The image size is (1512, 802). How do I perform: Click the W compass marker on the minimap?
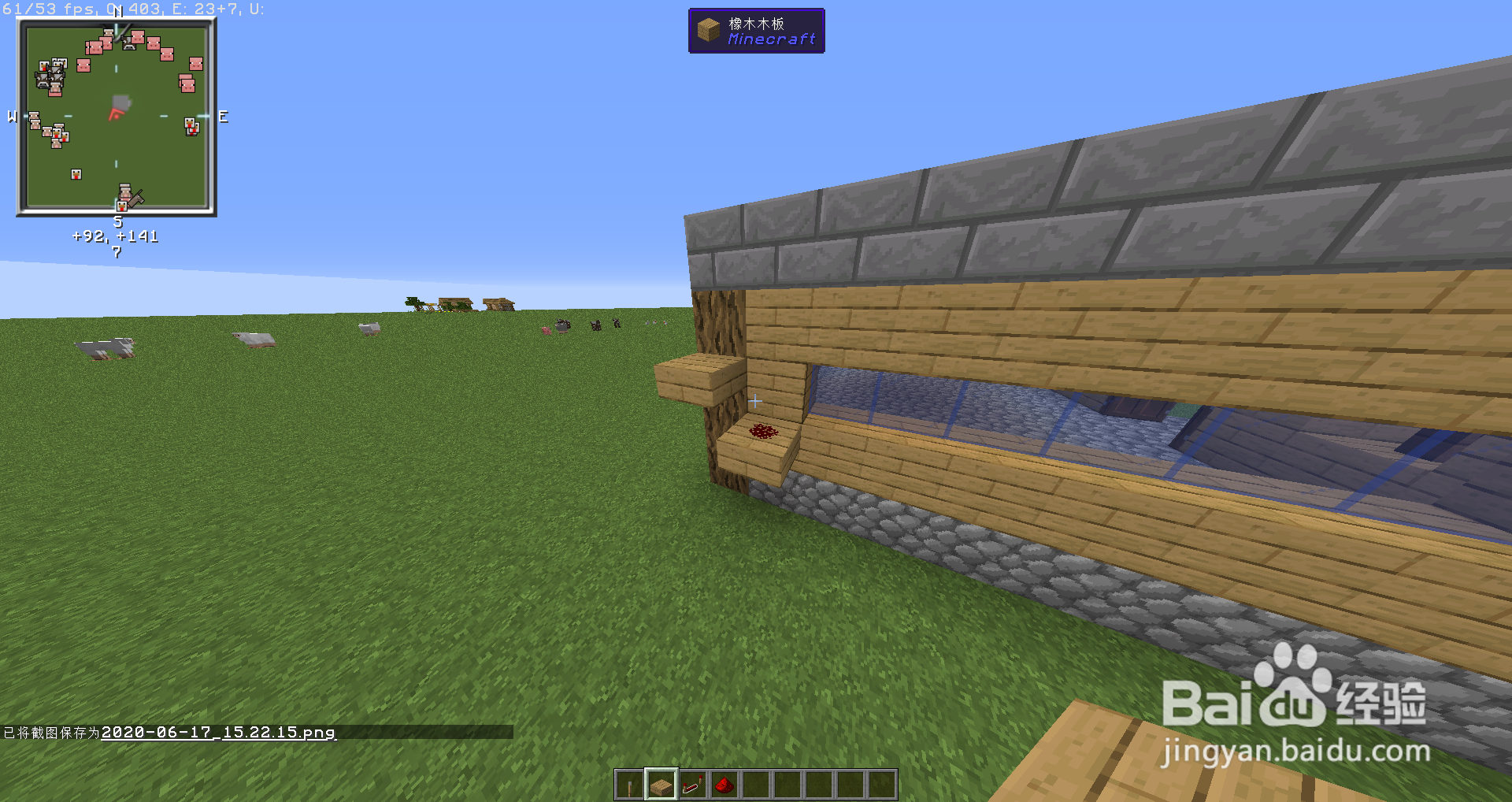tap(11, 117)
